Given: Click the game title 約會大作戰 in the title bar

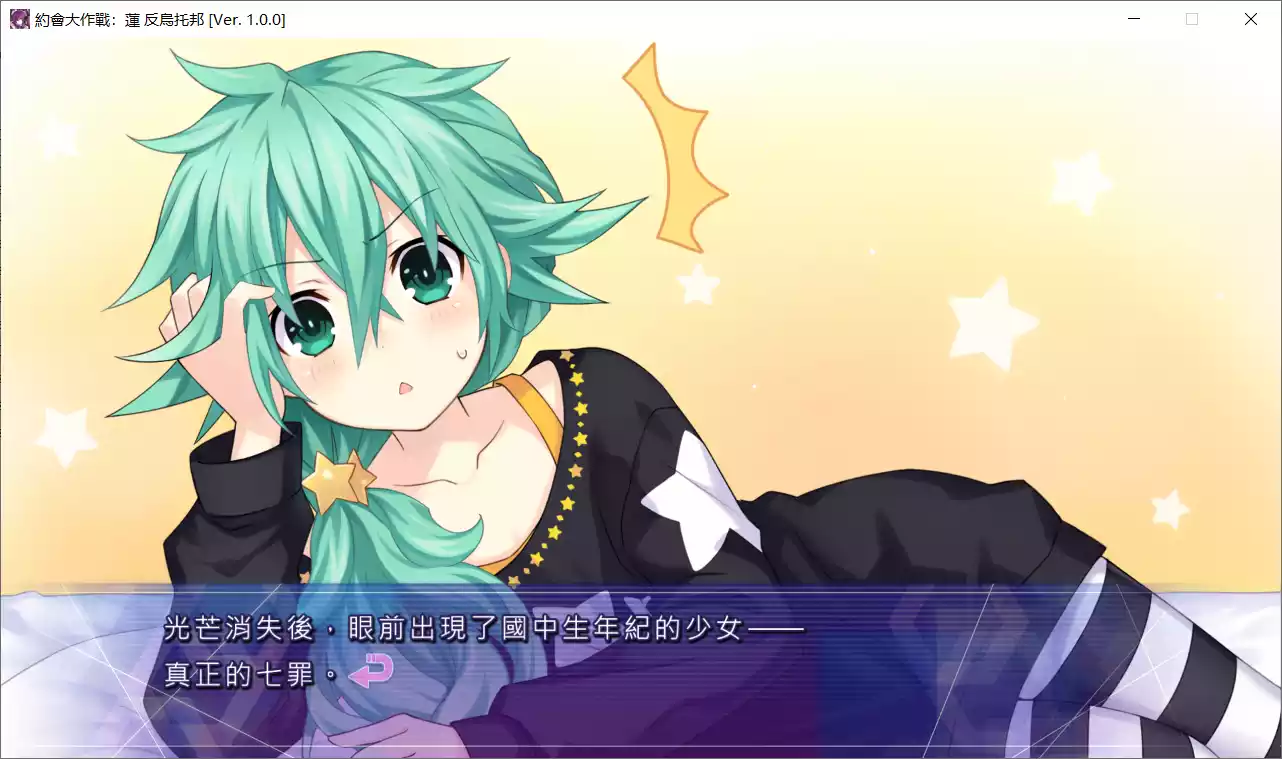Looking at the screenshot, I should point(75,18).
